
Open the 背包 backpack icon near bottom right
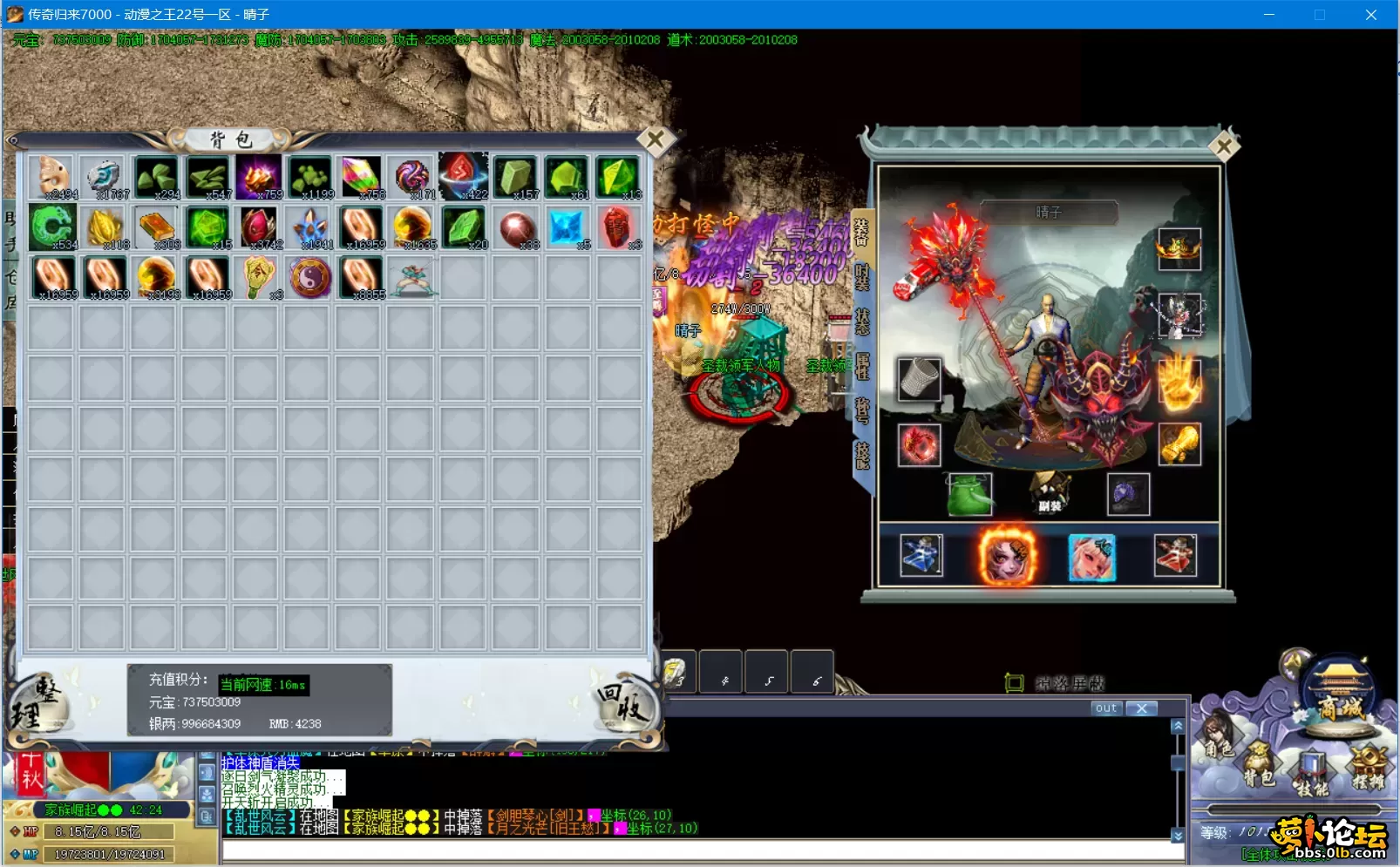coord(1259,760)
